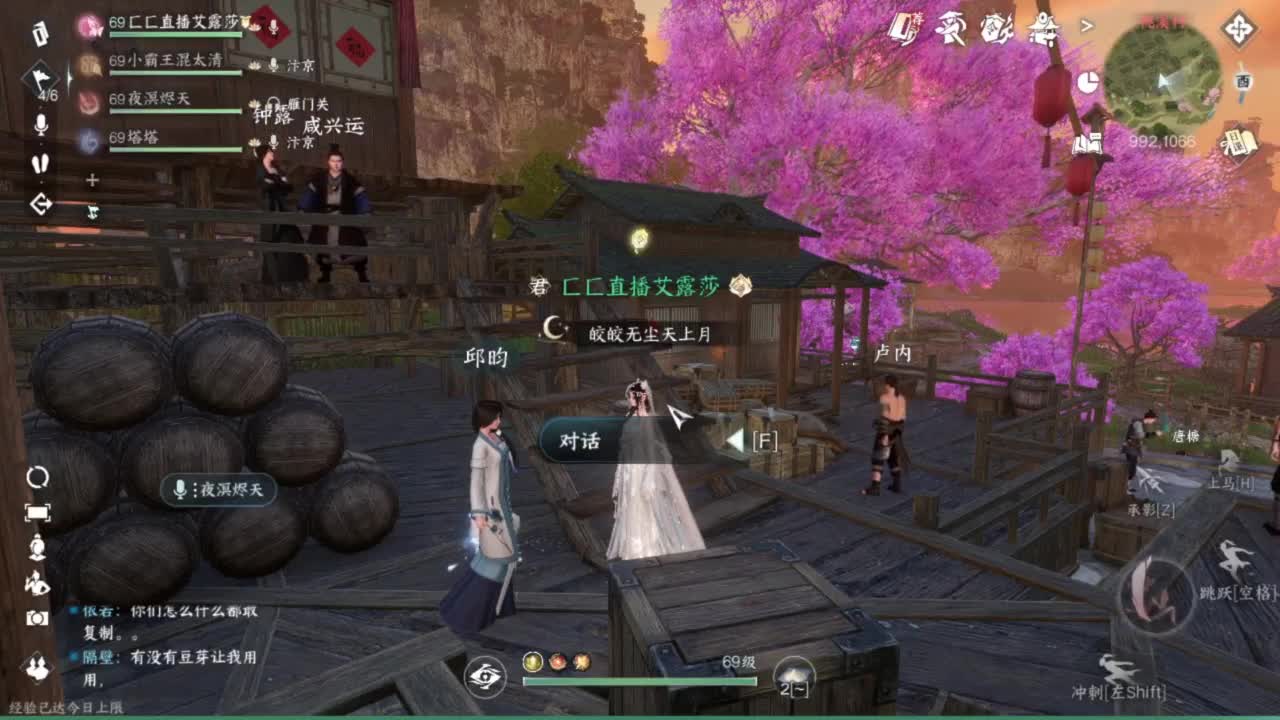
Task: Open the straw-hat character menu icon
Action: pos(950,28)
